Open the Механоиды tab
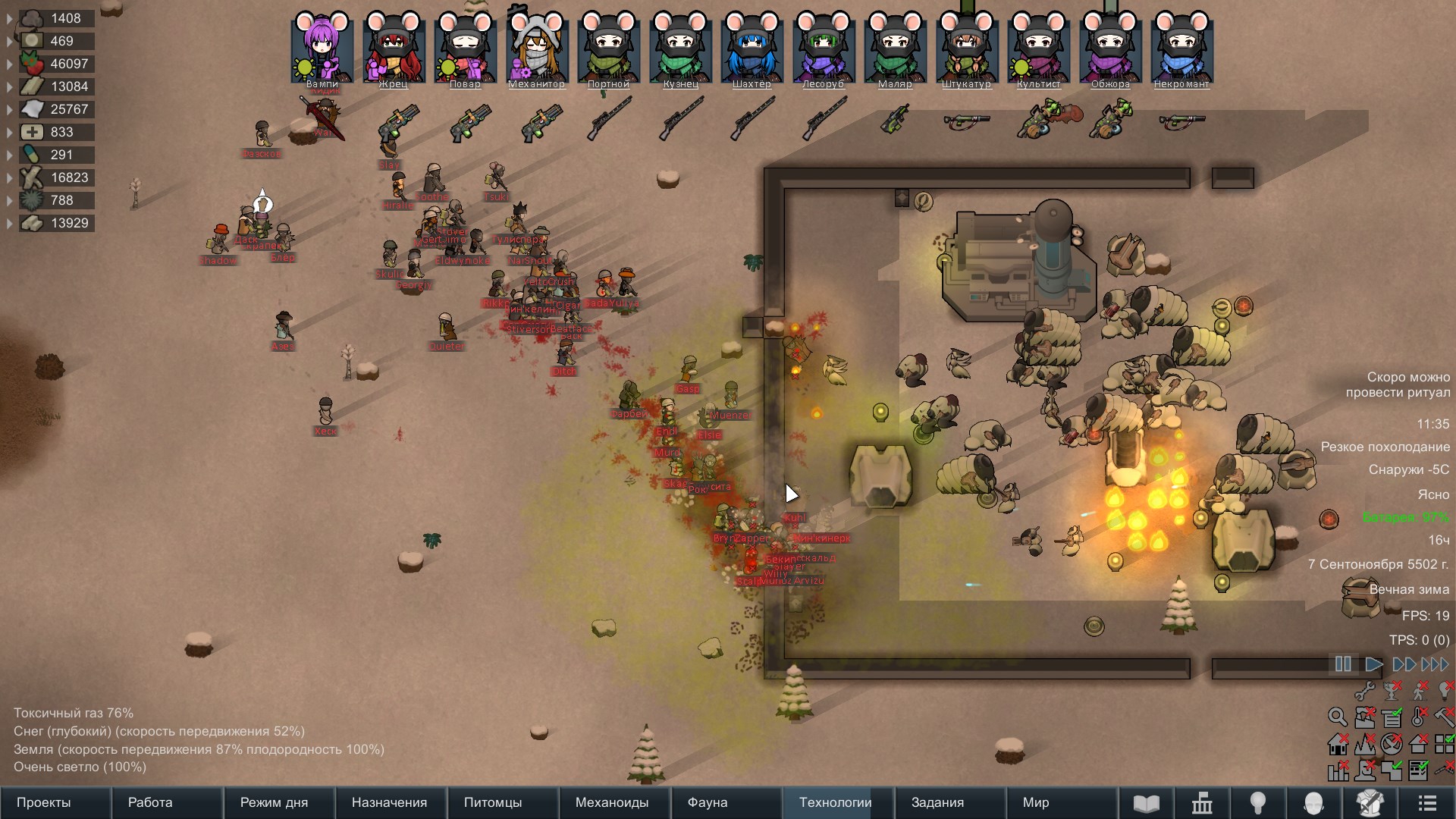1456x819 pixels. pos(613,802)
